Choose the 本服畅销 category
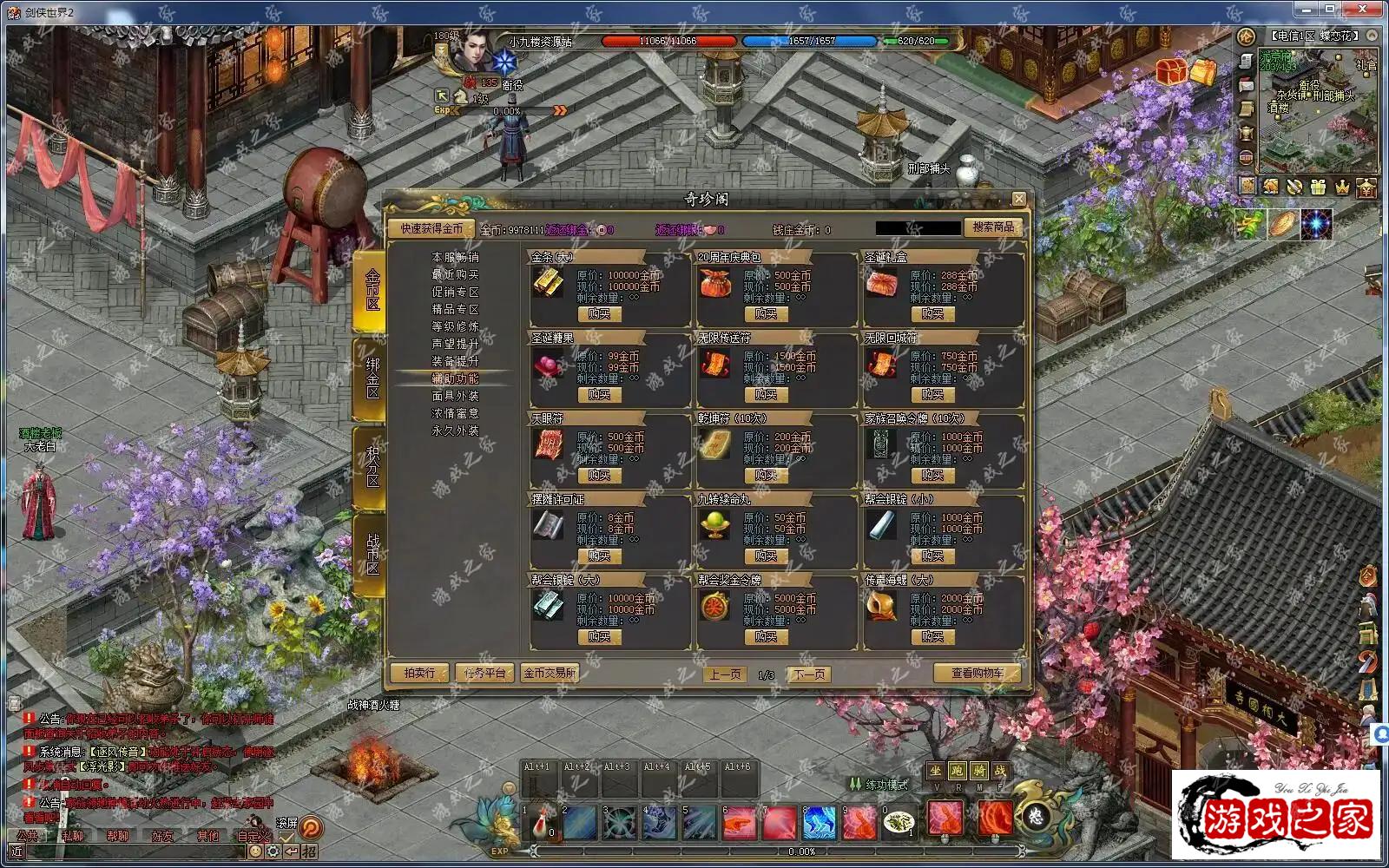This screenshot has width=1389, height=868. point(455,258)
